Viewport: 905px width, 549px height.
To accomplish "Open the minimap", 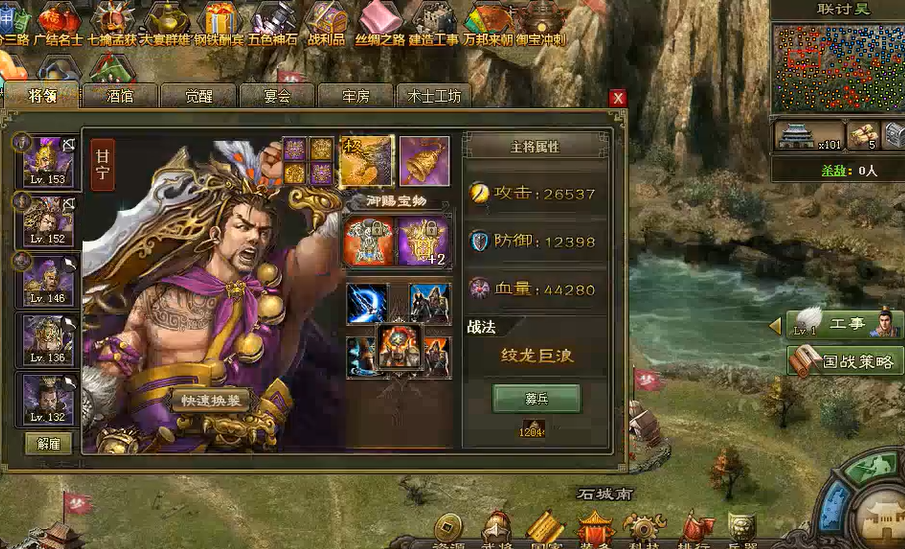I will (x=837, y=65).
